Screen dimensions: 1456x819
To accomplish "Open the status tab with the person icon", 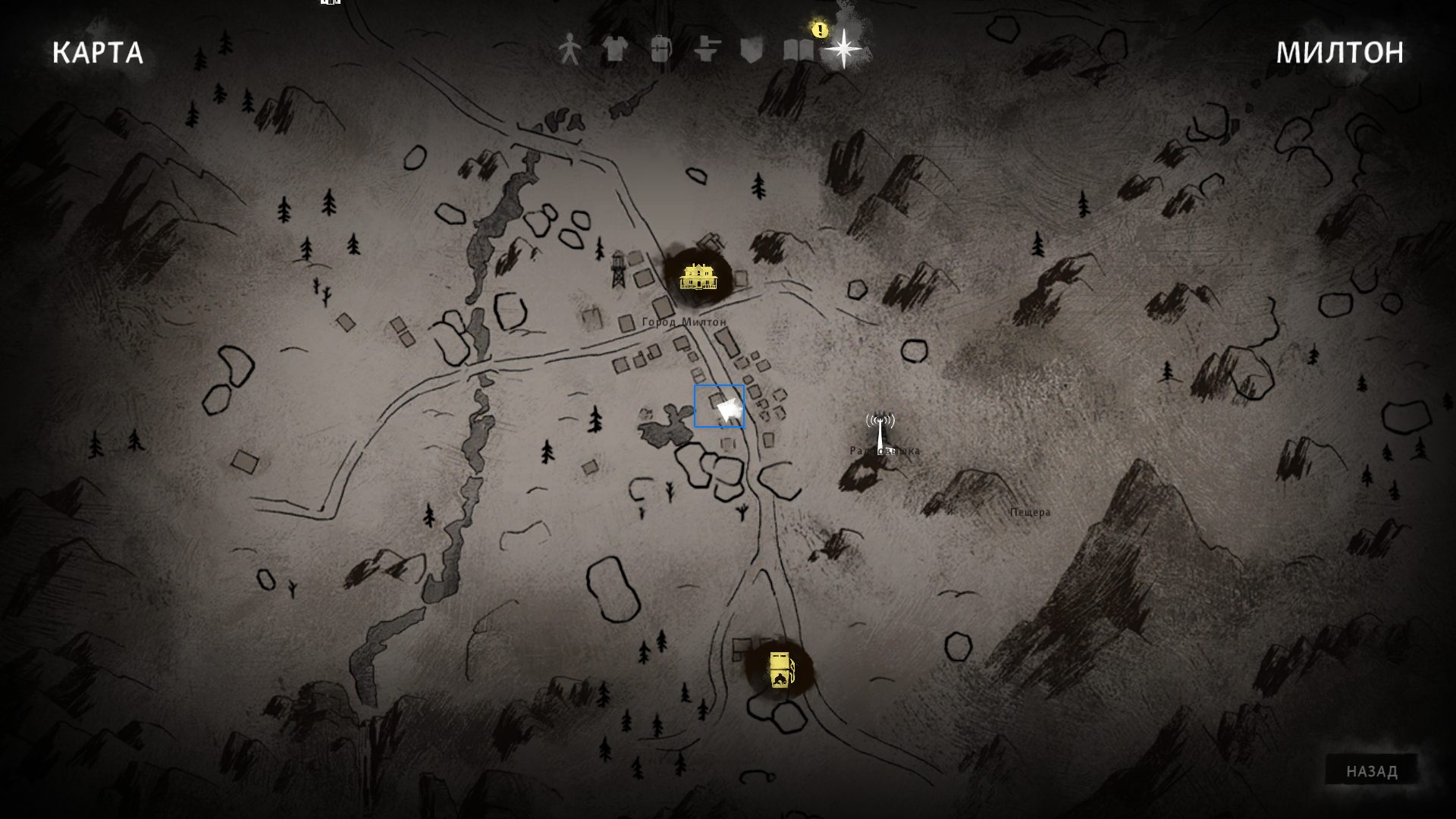I will click(x=569, y=50).
